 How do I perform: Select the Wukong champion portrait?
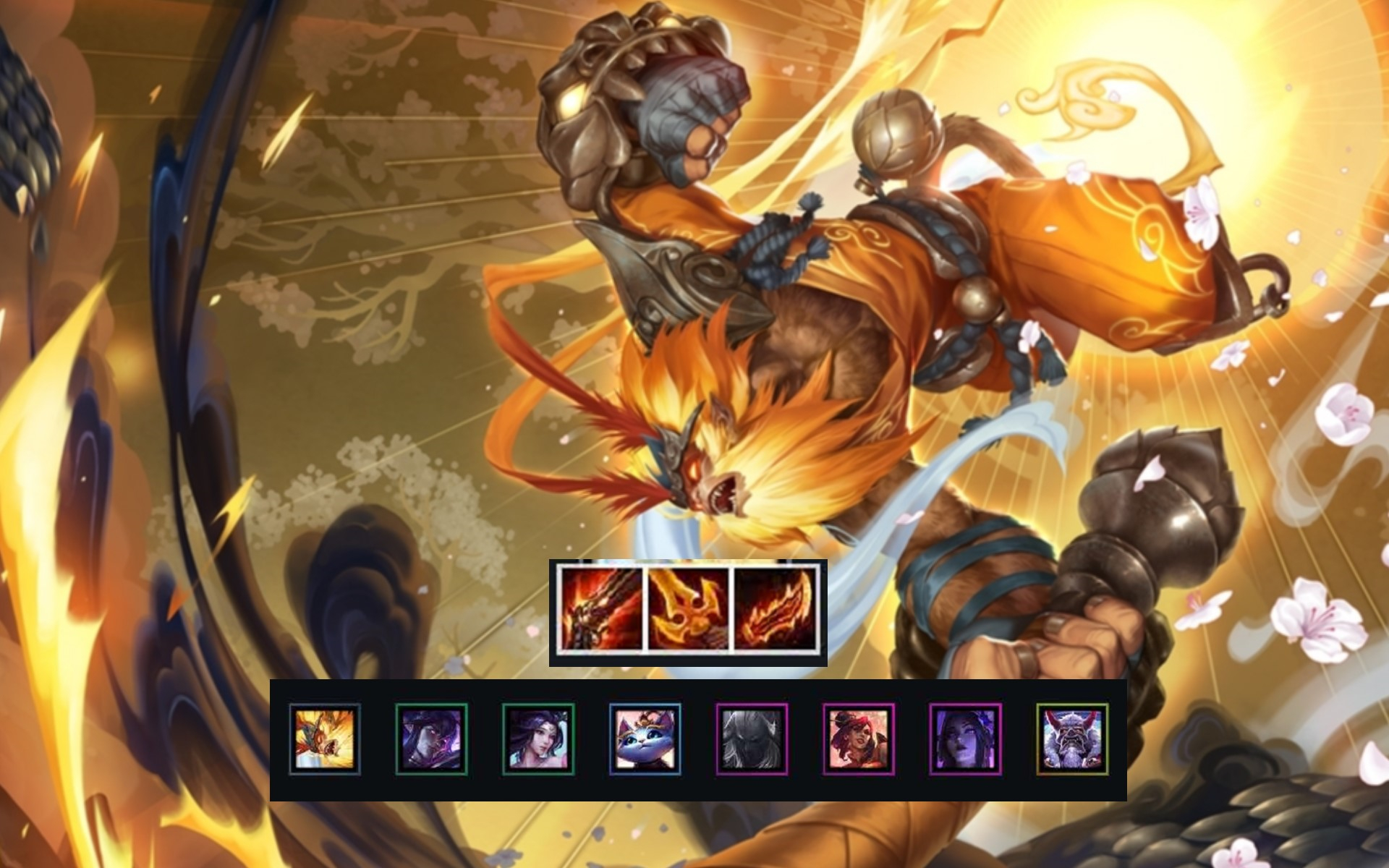coord(325,739)
